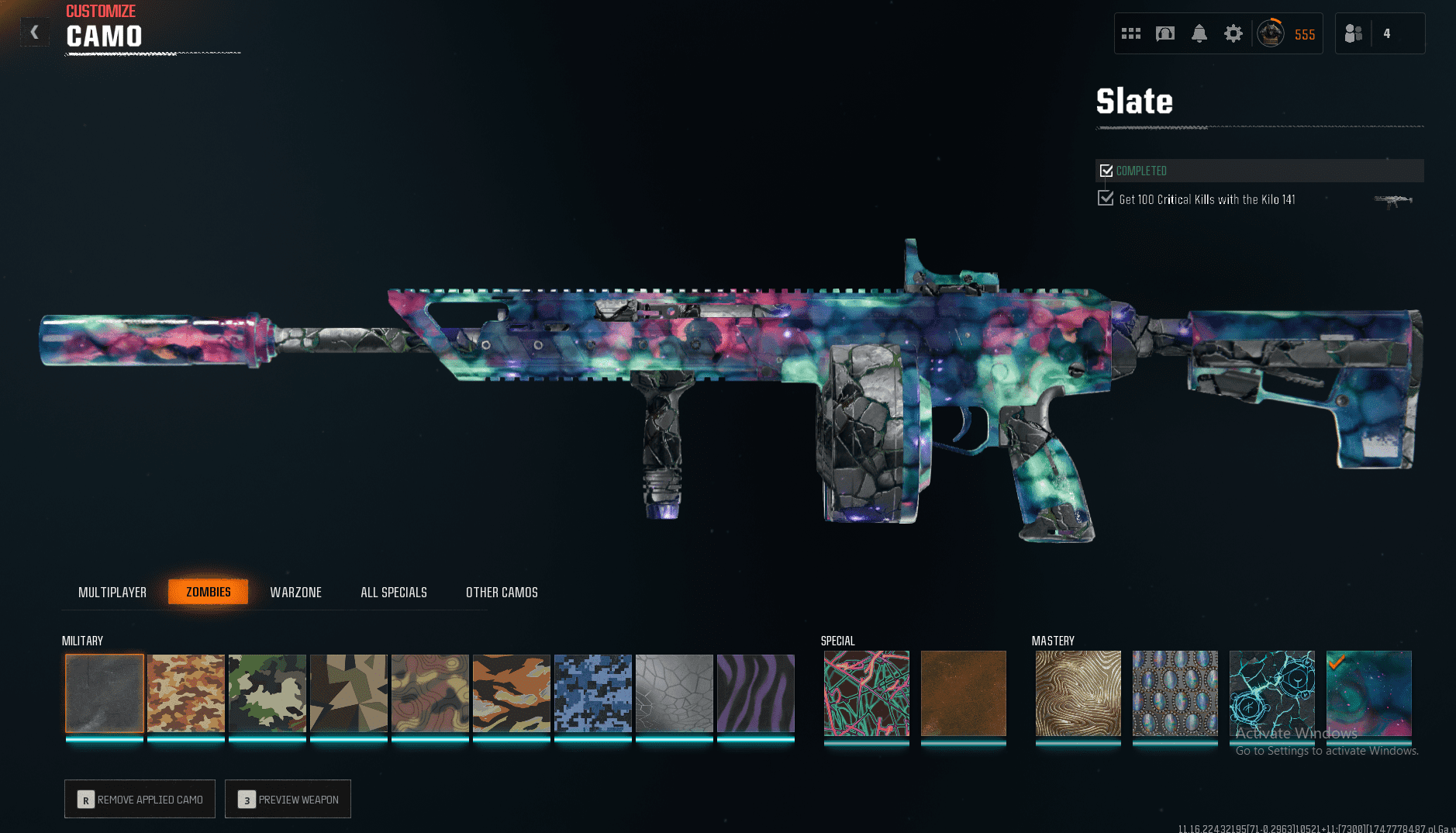The image size is (1456, 833).
Task: Switch to Other Camos tab
Action: (502, 593)
